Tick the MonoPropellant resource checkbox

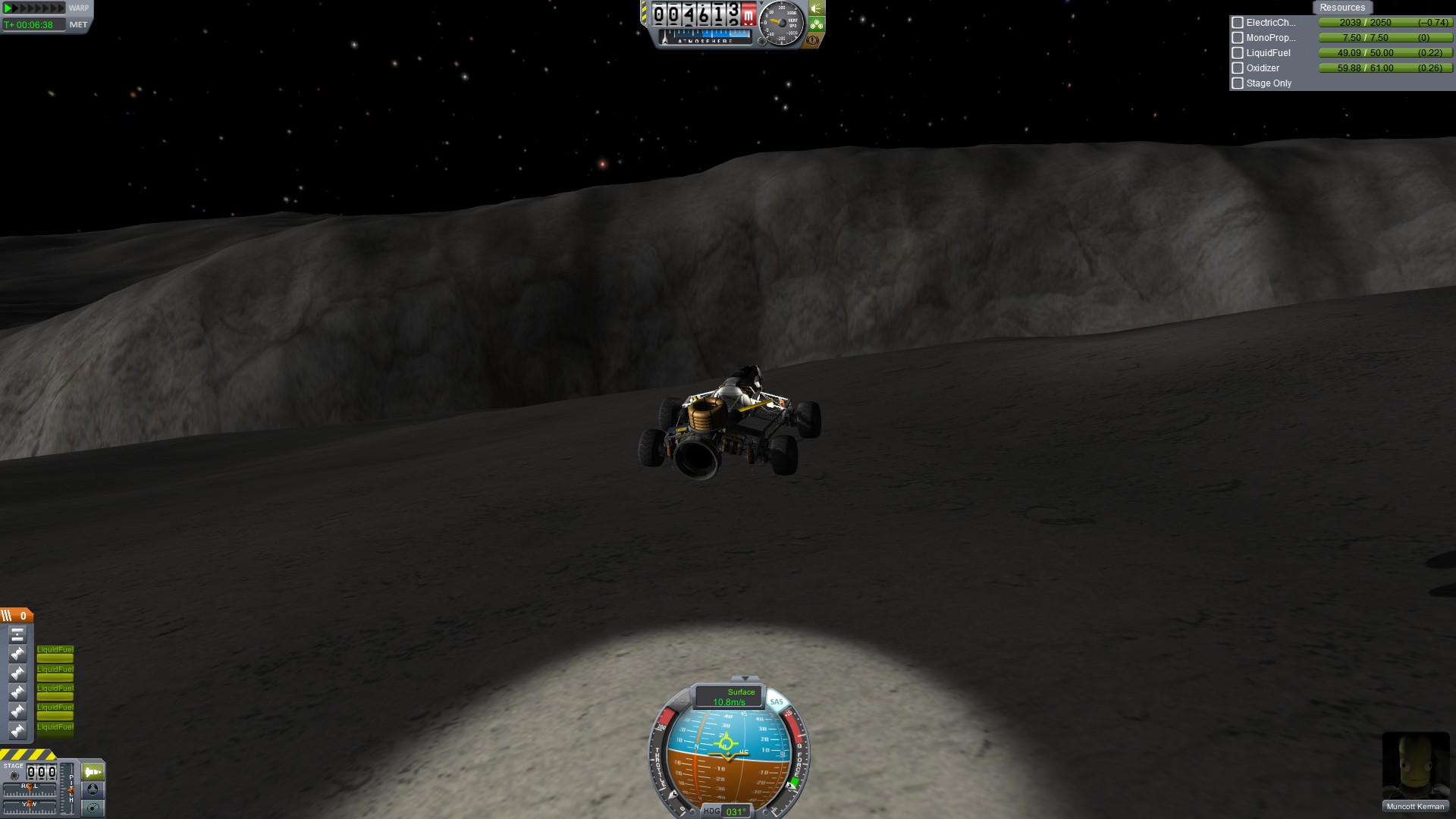point(1238,38)
